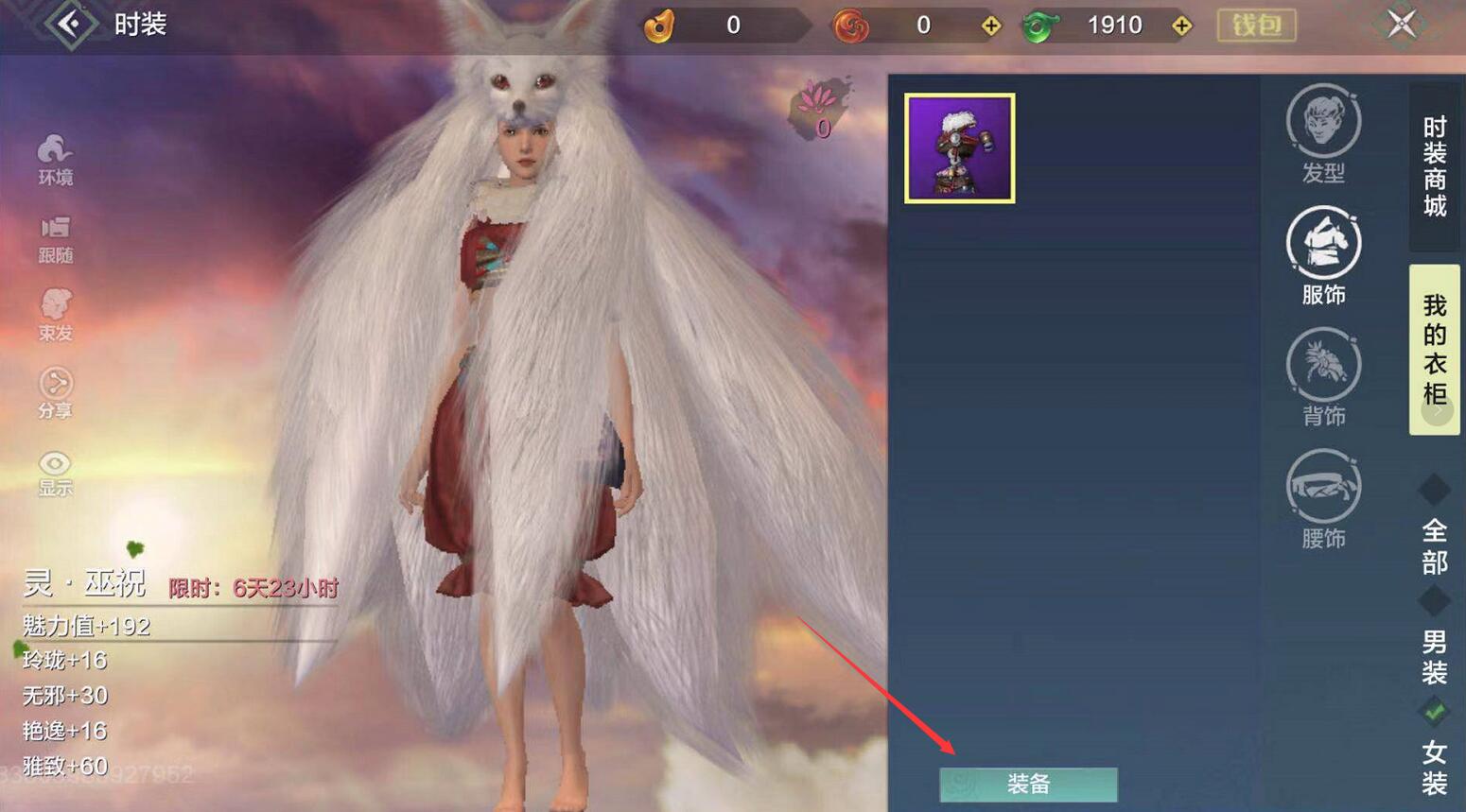Select the purple costume thumbnail
The height and width of the screenshot is (812, 1466).
pyautogui.click(x=959, y=148)
